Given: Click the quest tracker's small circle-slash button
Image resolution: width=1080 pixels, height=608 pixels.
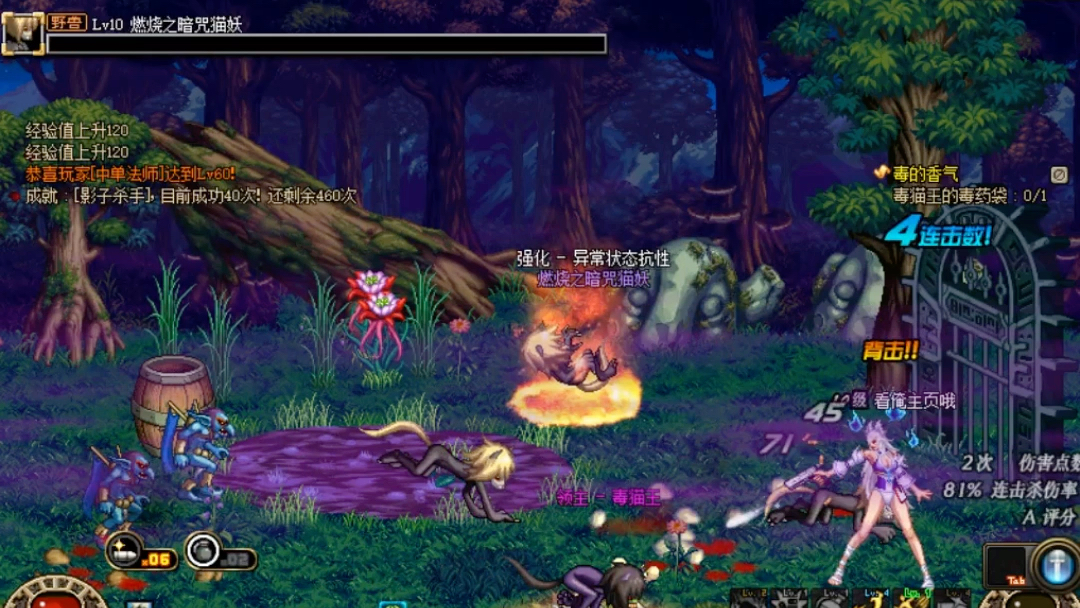Looking at the screenshot, I should click(x=1060, y=174).
